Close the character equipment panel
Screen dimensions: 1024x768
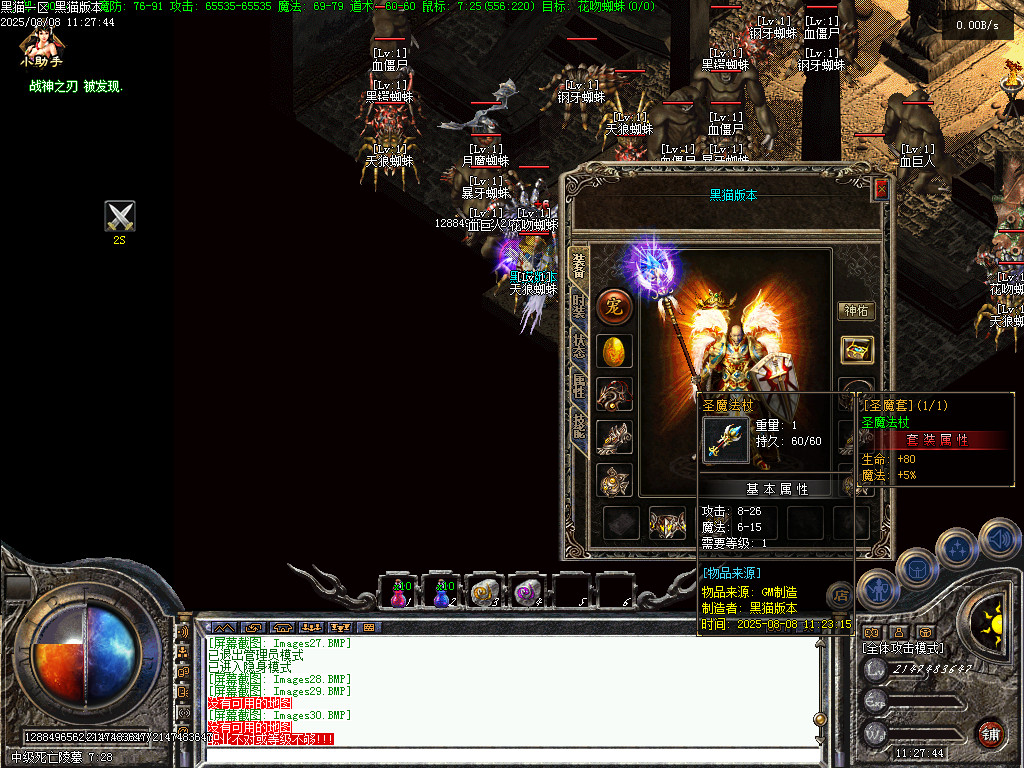click(x=881, y=189)
